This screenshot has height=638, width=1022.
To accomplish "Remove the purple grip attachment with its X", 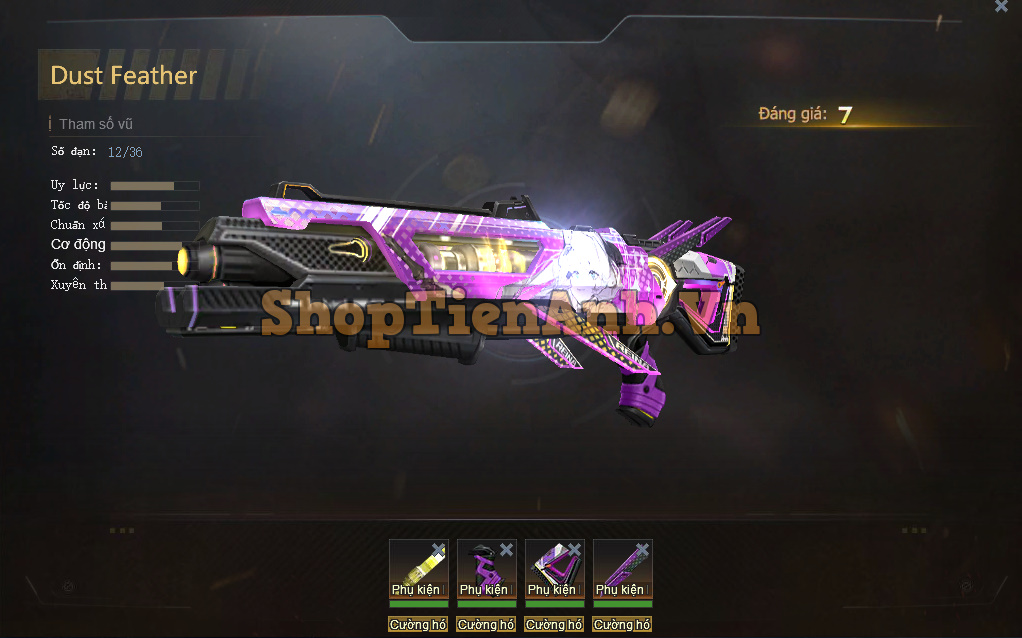I will pyautogui.click(x=506, y=549).
